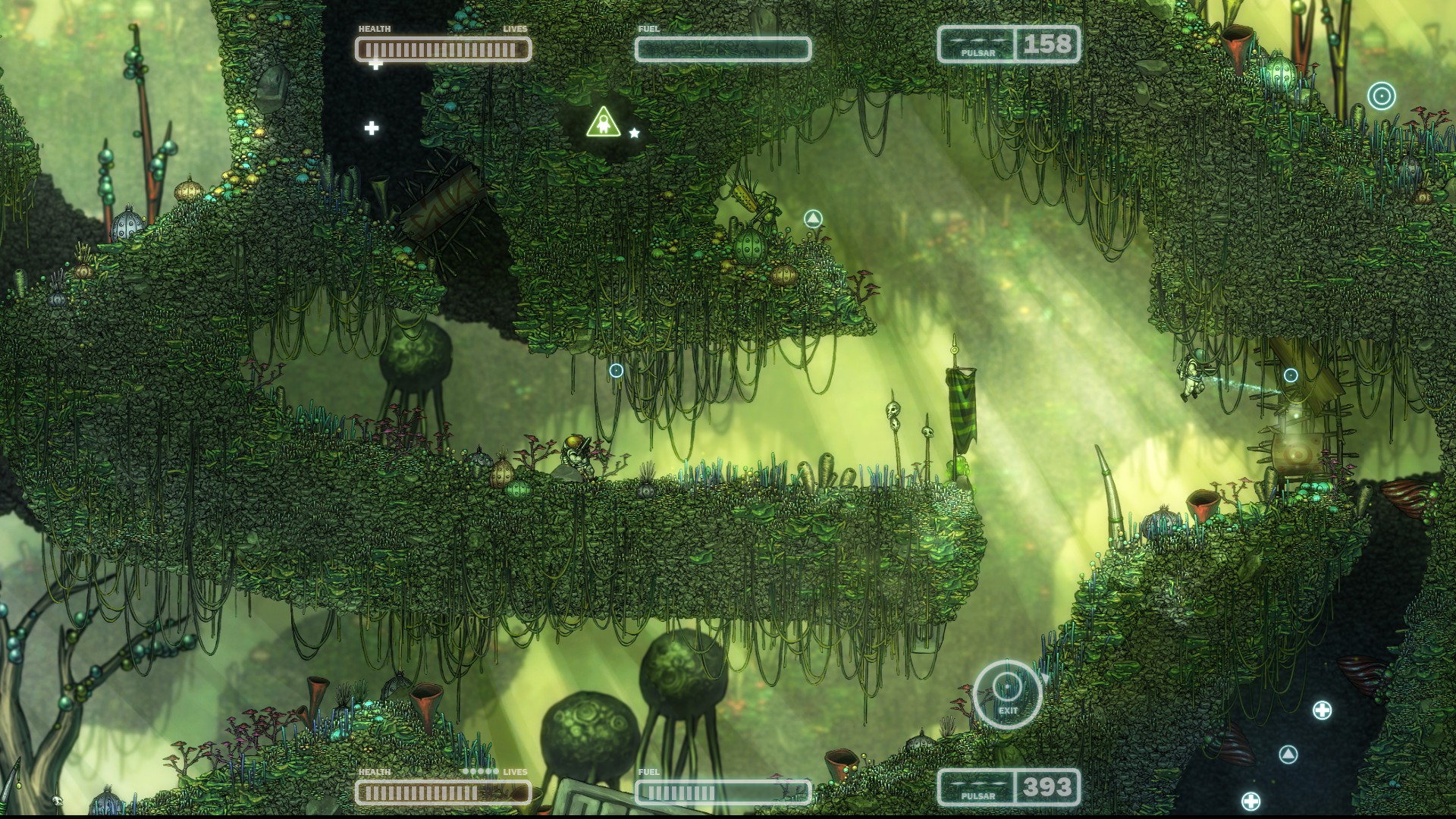The width and height of the screenshot is (1456, 819).
Task: Click the small health cross under the top HEALTH bar
Action: [377, 66]
